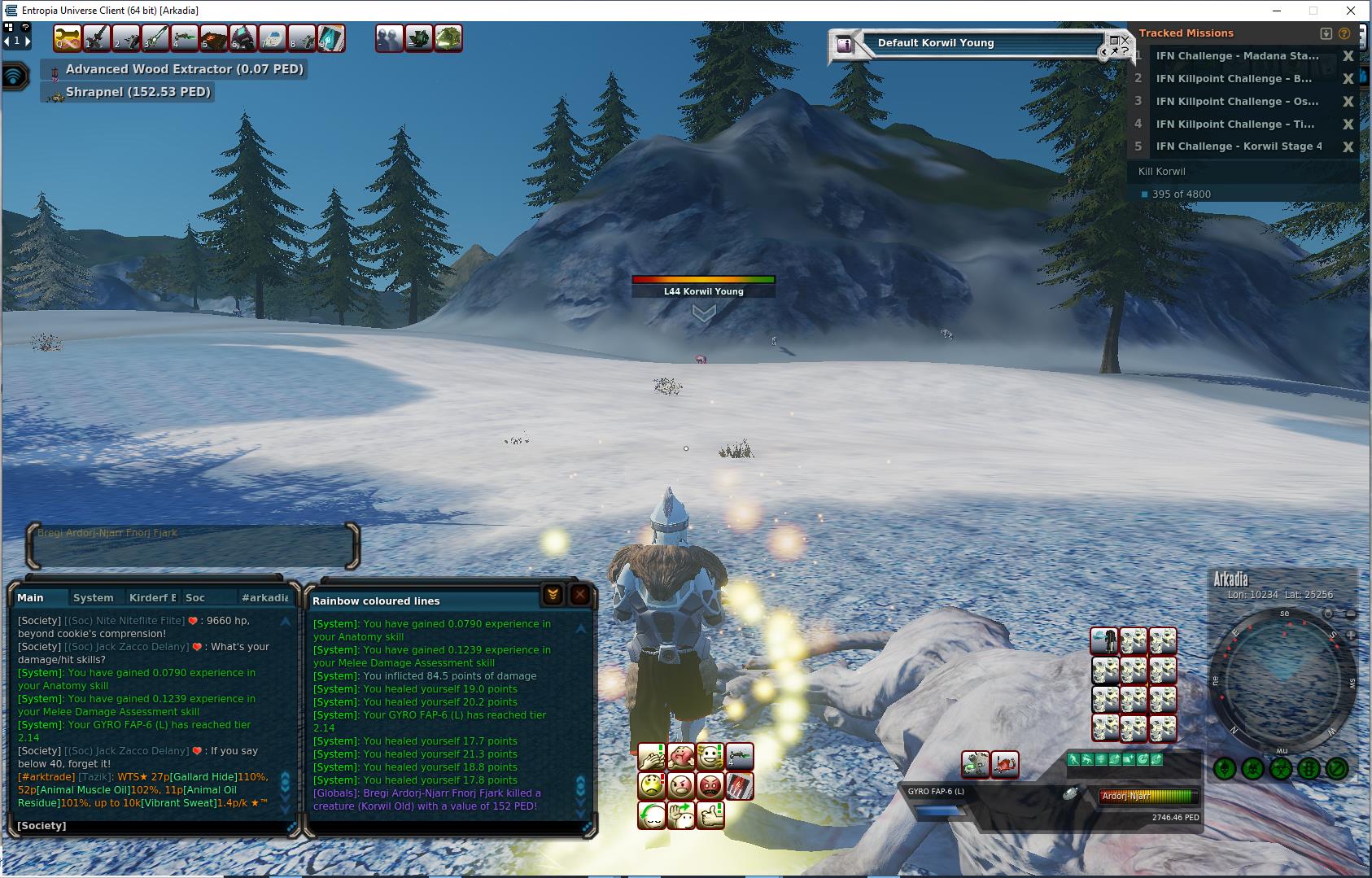
Task: Select IFN Challenge - Korwil Stage 4 mission
Action: pos(1239,146)
